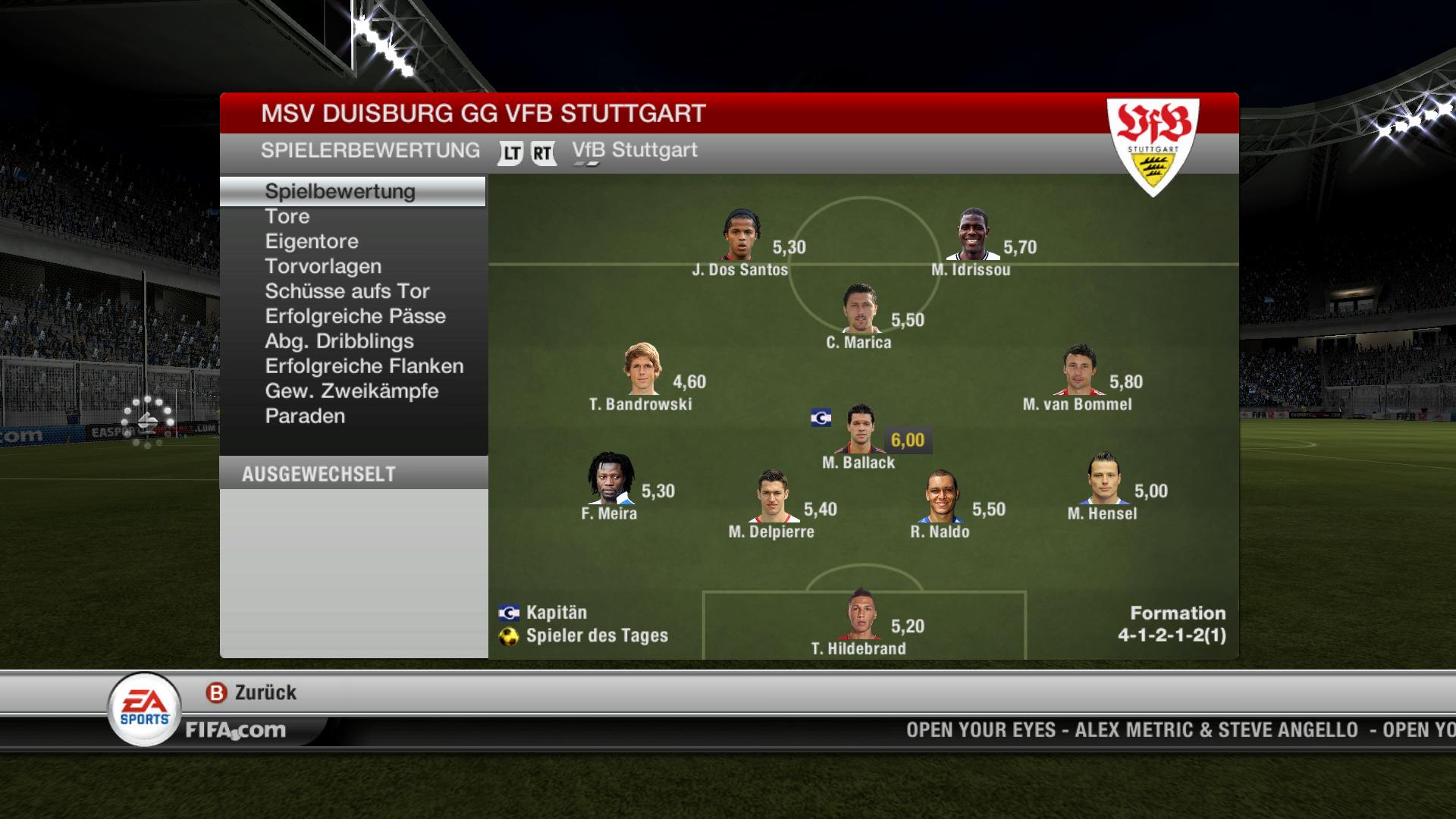
Task: Open the Eigentore statistic
Action: (312, 242)
